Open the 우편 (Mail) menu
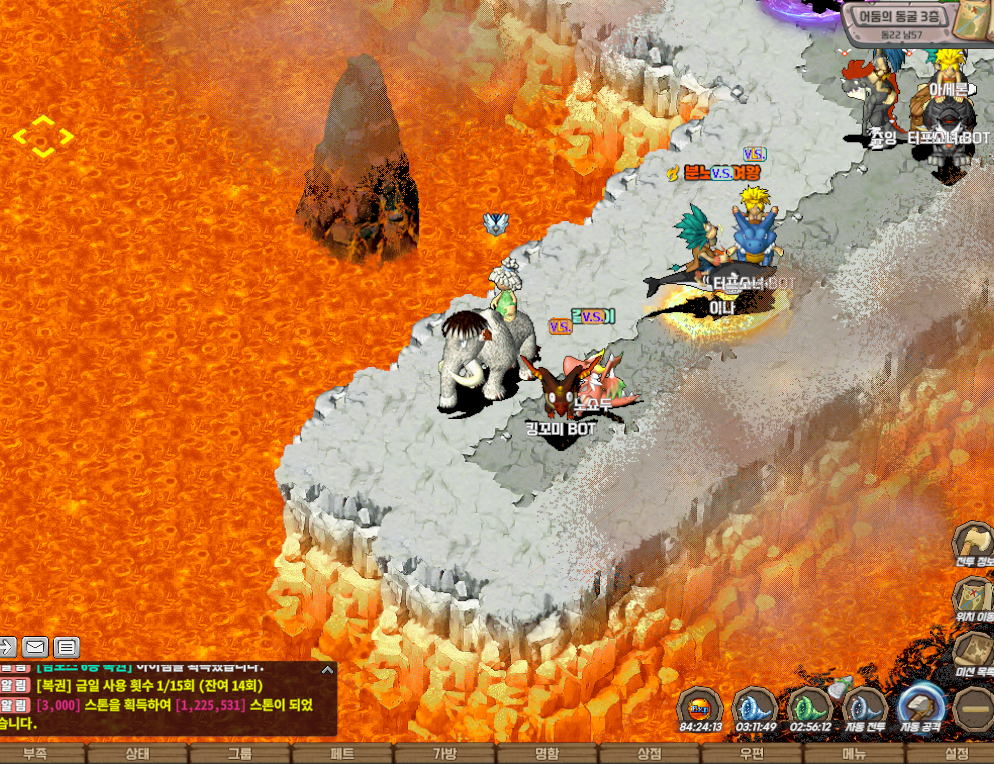 pyautogui.click(x=752, y=754)
